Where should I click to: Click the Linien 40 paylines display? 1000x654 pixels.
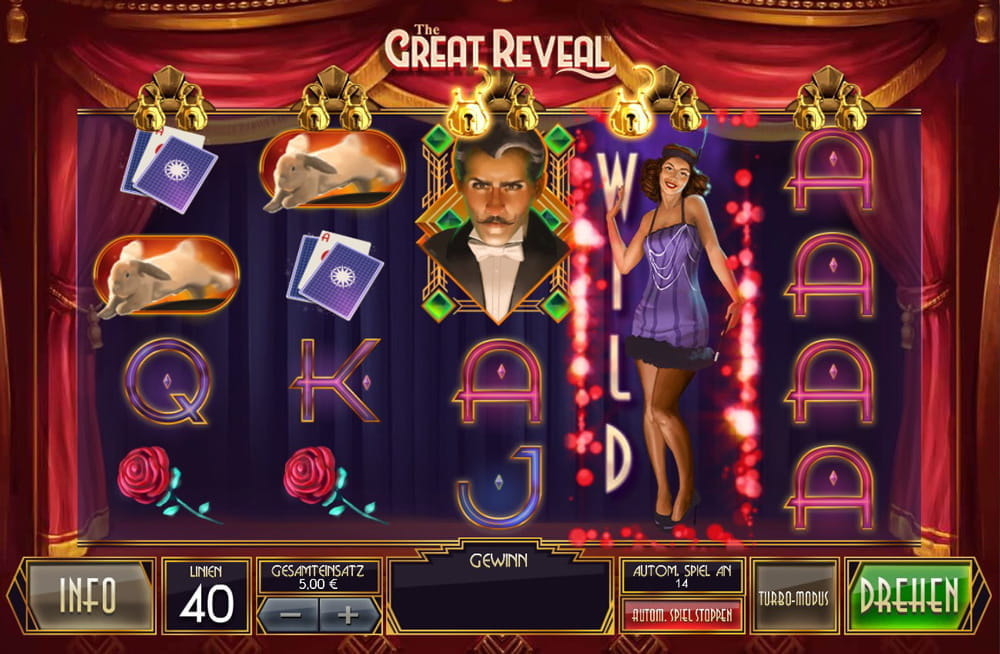pyautogui.click(x=206, y=596)
